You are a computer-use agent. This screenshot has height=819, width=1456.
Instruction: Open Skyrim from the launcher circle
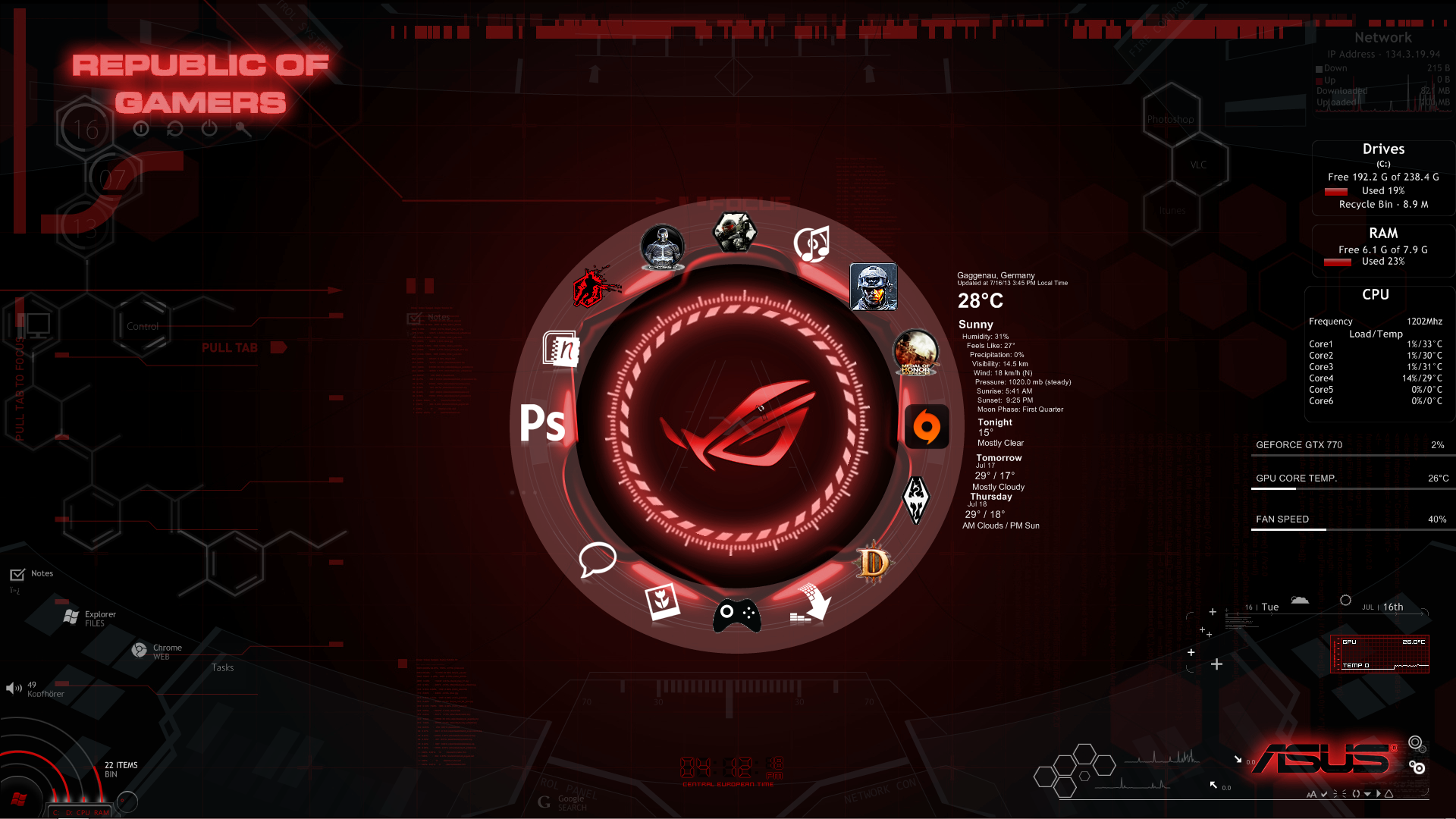pos(917,500)
